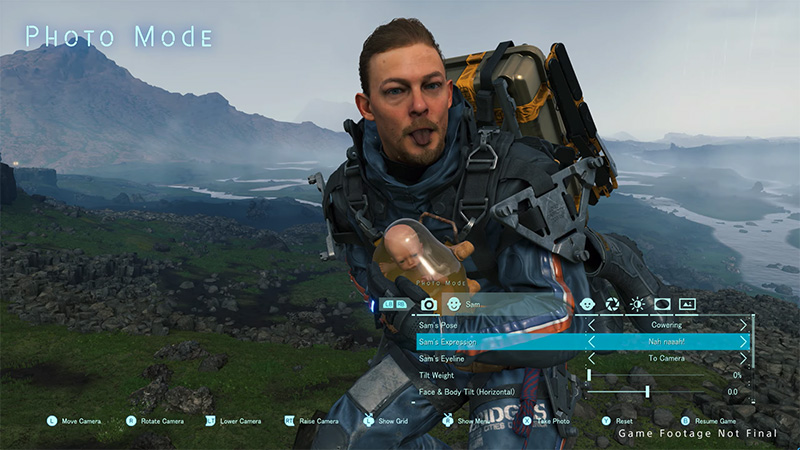Image resolution: width=800 pixels, height=450 pixels.
Task: Switch to the brightness sun tab
Action: tap(637, 304)
